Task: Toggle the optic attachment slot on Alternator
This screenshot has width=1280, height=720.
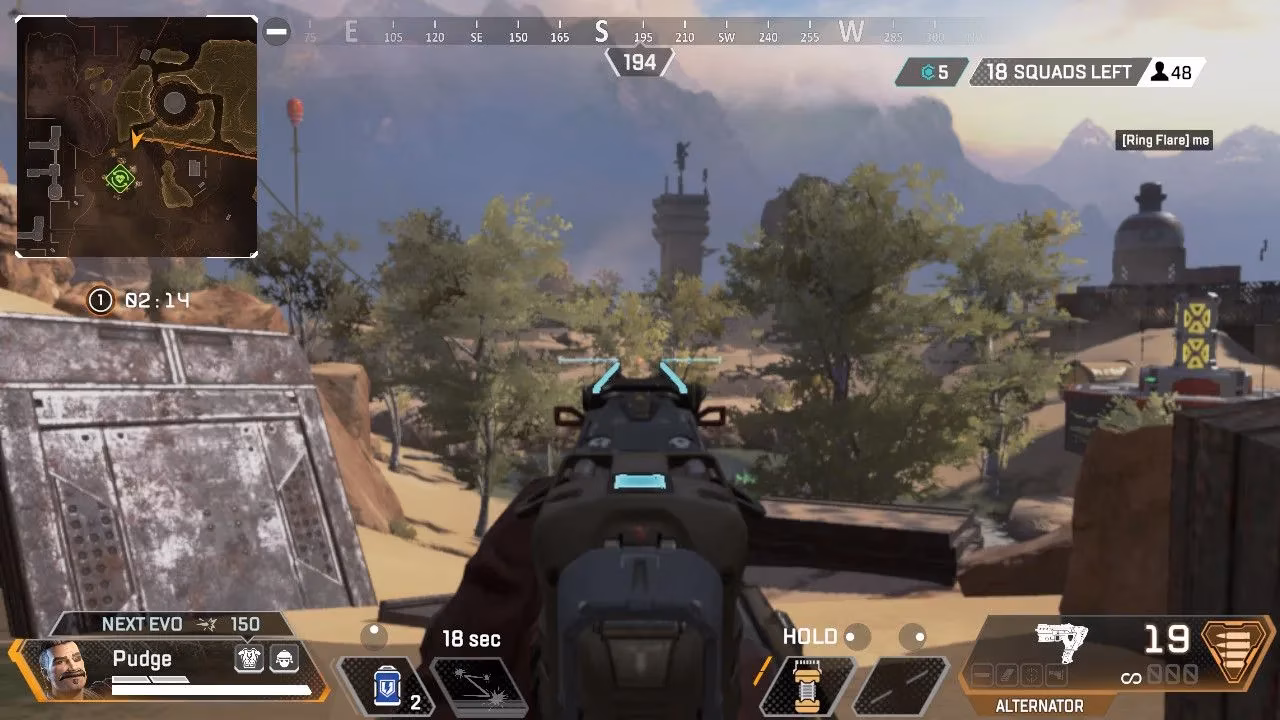Action: 1030,673
